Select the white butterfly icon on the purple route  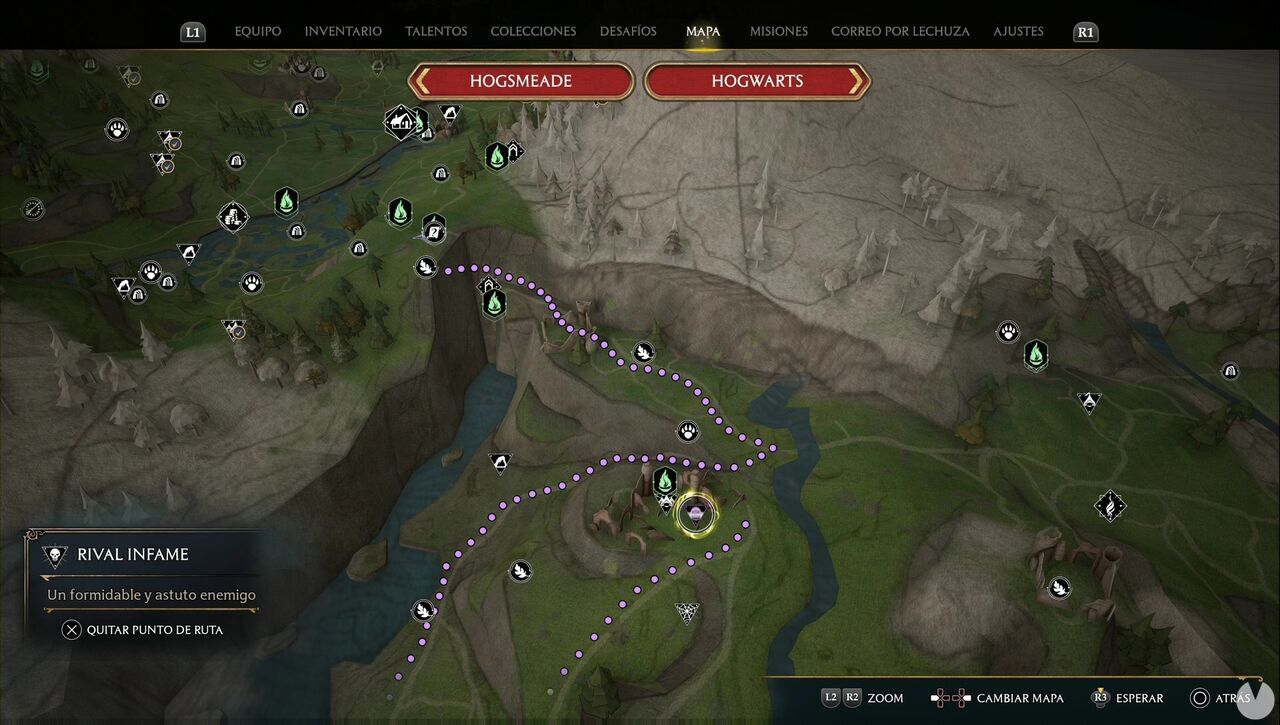click(645, 352)
